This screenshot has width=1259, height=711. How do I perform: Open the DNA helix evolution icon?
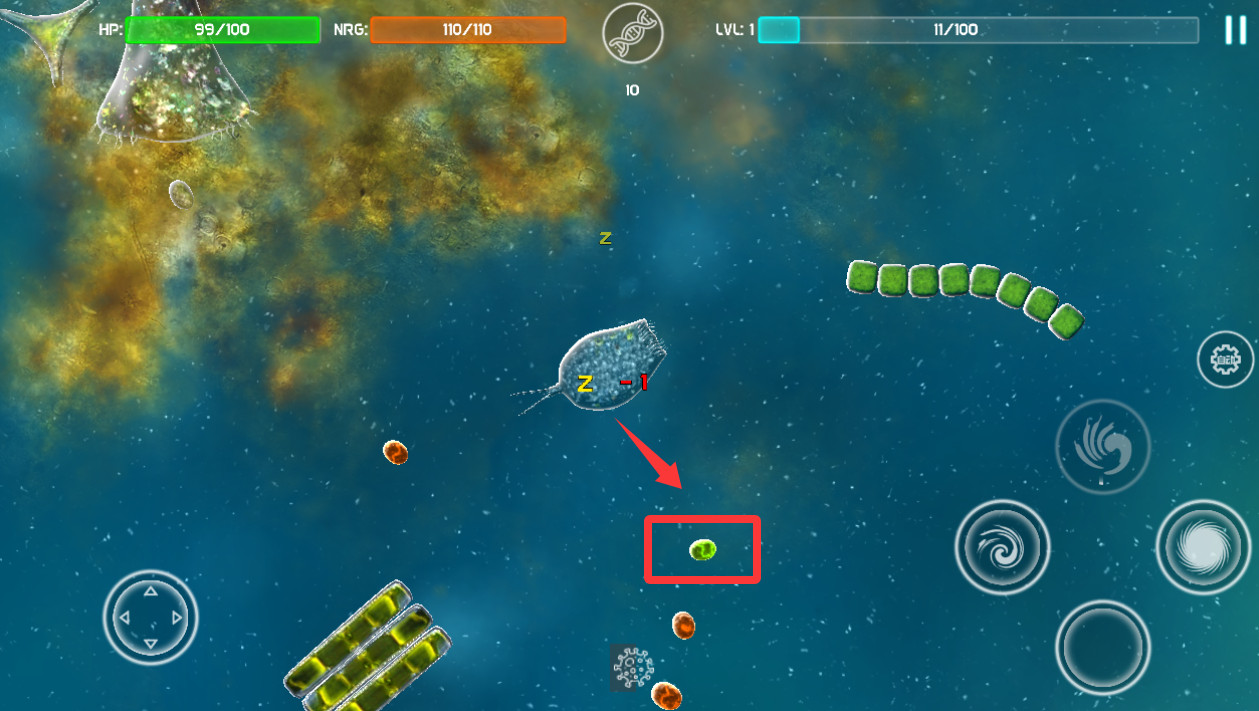click(632, 34)
